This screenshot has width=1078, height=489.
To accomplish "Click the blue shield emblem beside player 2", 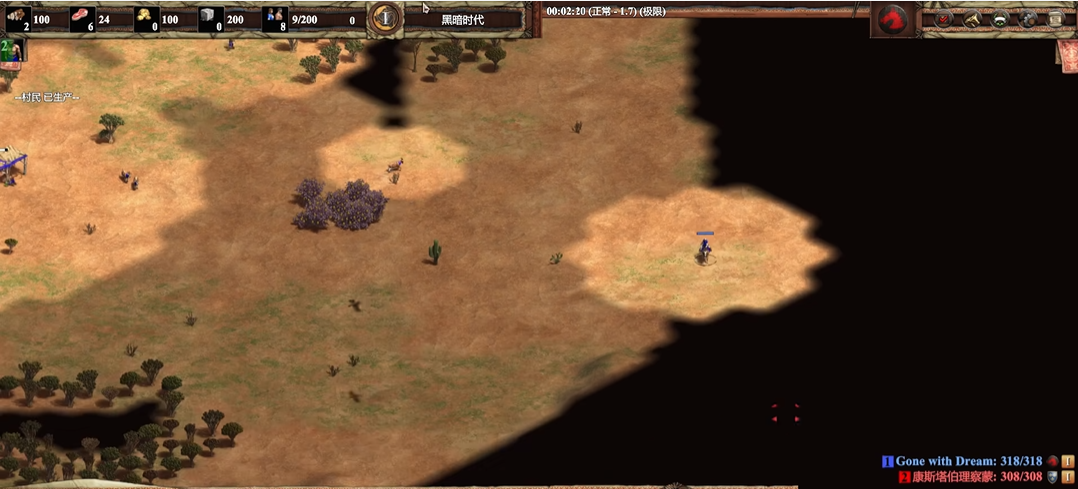I will coord(1052,477).
